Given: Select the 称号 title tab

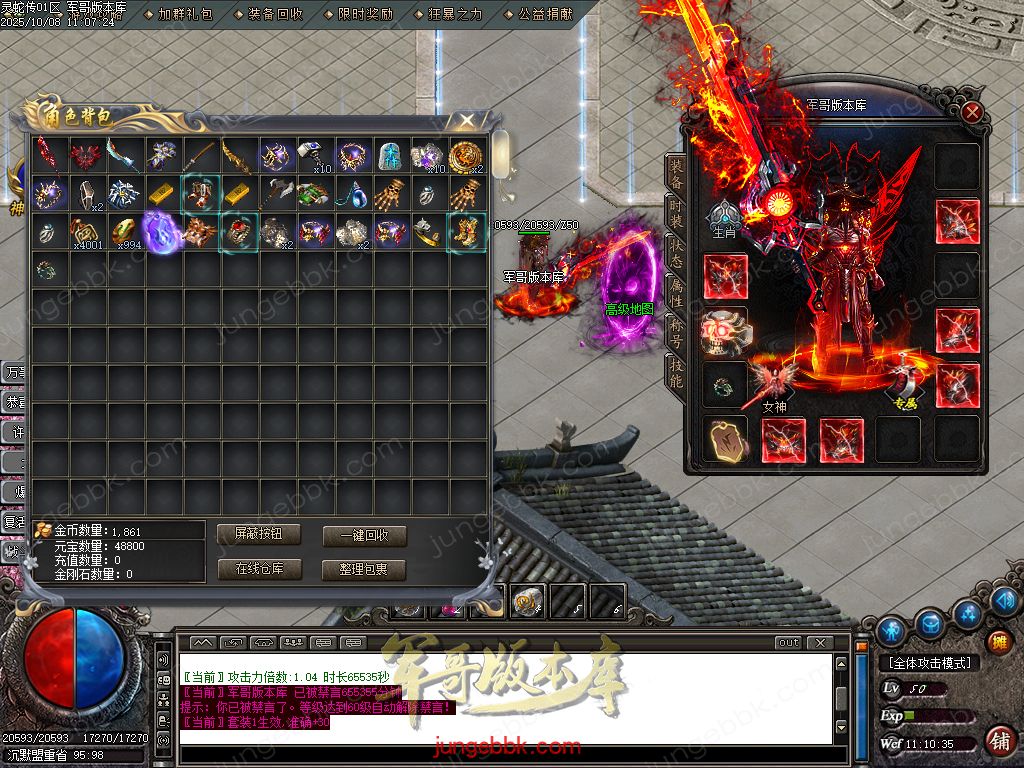Looking at the screenshot, I should pyautogui.click(x=676, y=332).
